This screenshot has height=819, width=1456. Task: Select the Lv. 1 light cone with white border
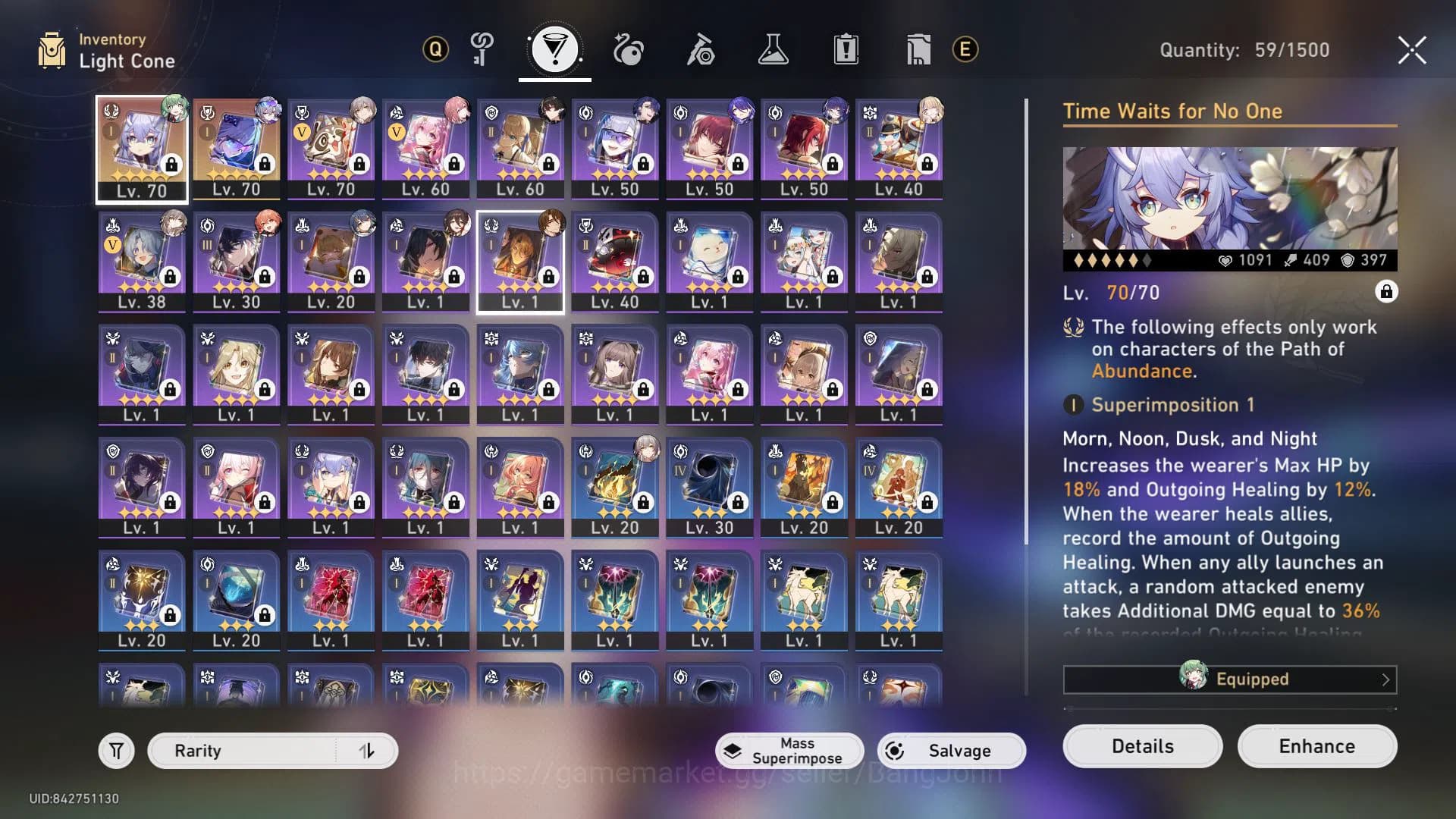tap(520, 262)
